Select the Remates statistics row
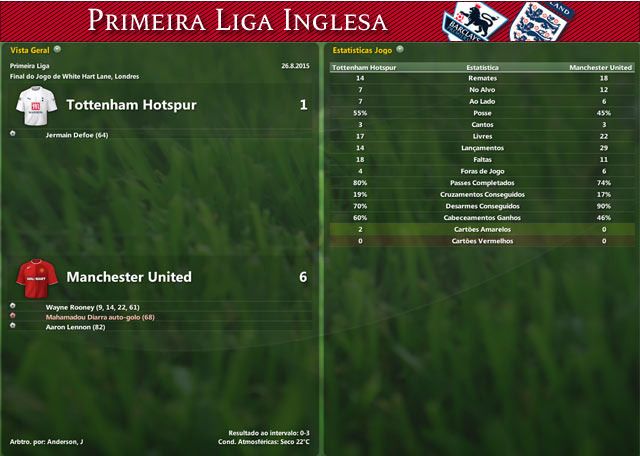 pyautogui.click(x=483, y=78)
